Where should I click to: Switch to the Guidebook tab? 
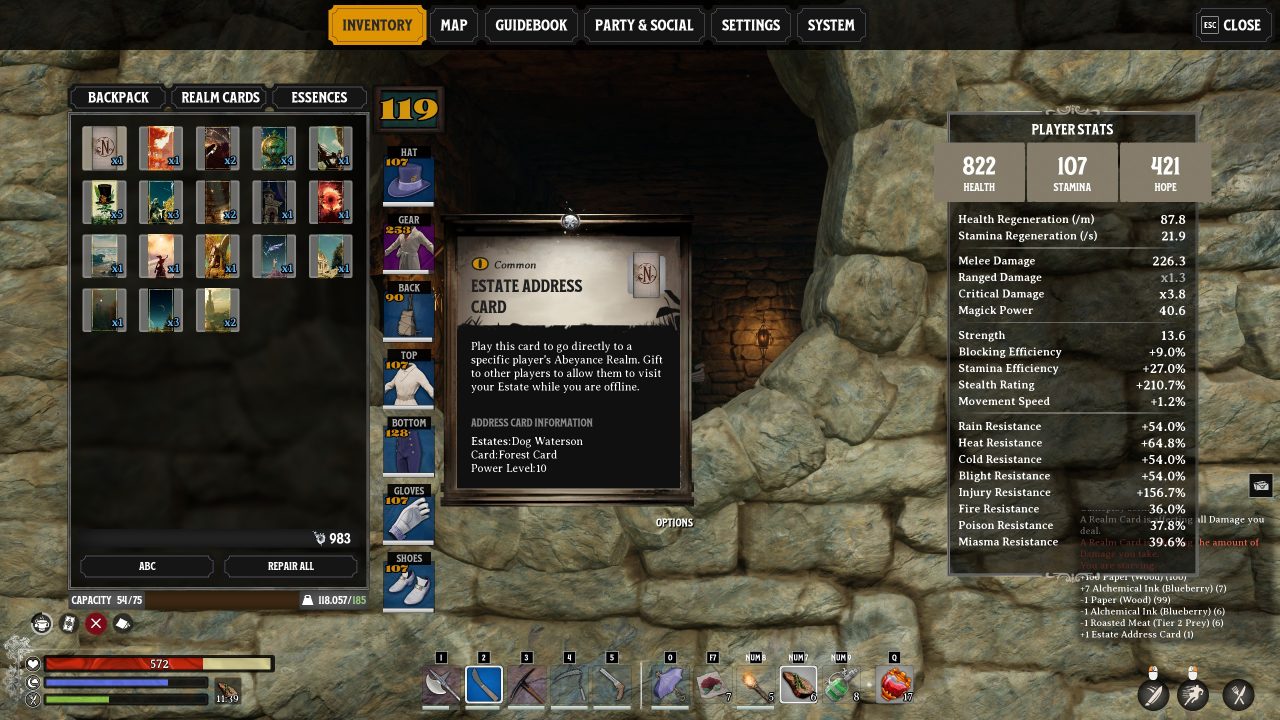point(531,25)
